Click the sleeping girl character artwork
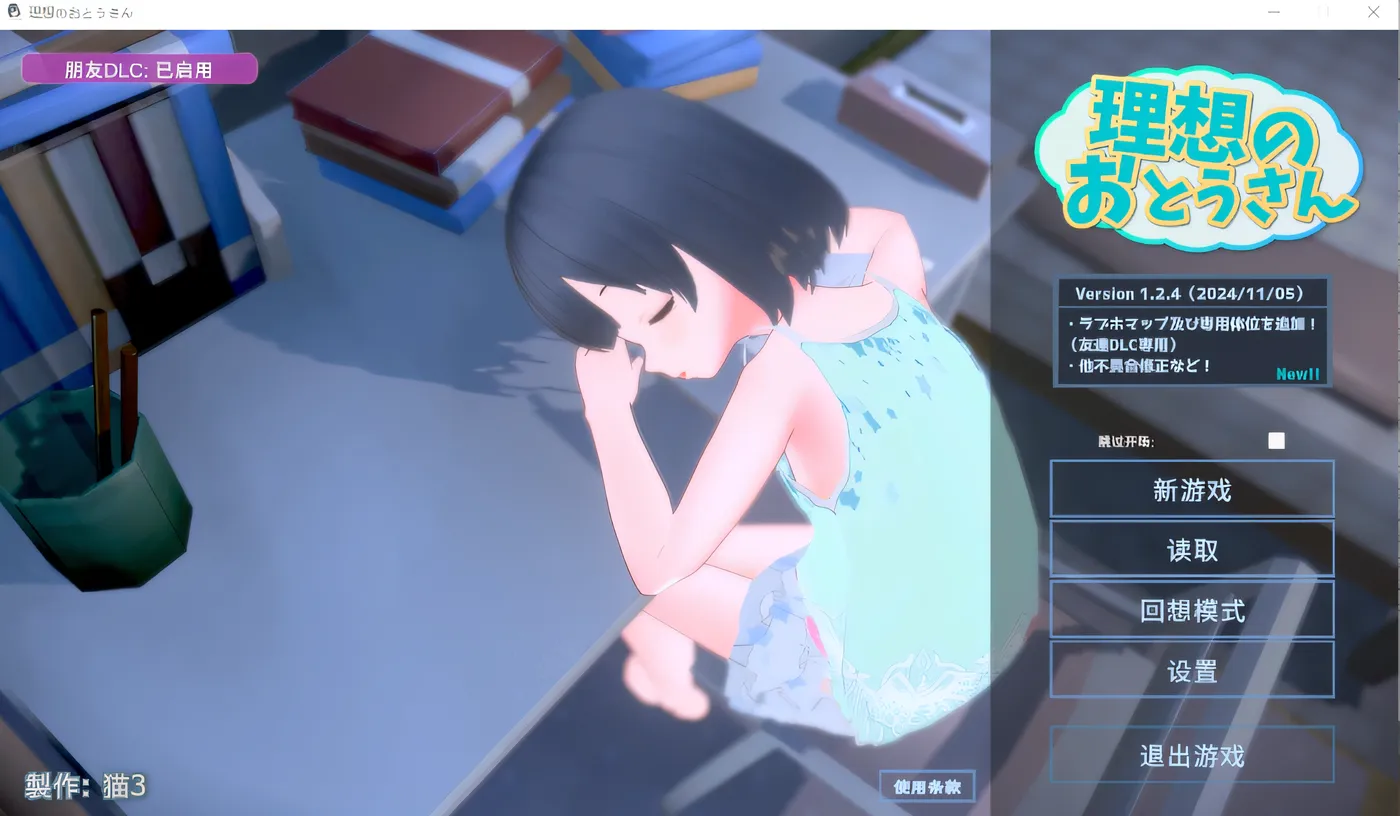Image resolution: width=1400 pixels, height=816 pixels. pyautogui.click(x=750, y=400)
